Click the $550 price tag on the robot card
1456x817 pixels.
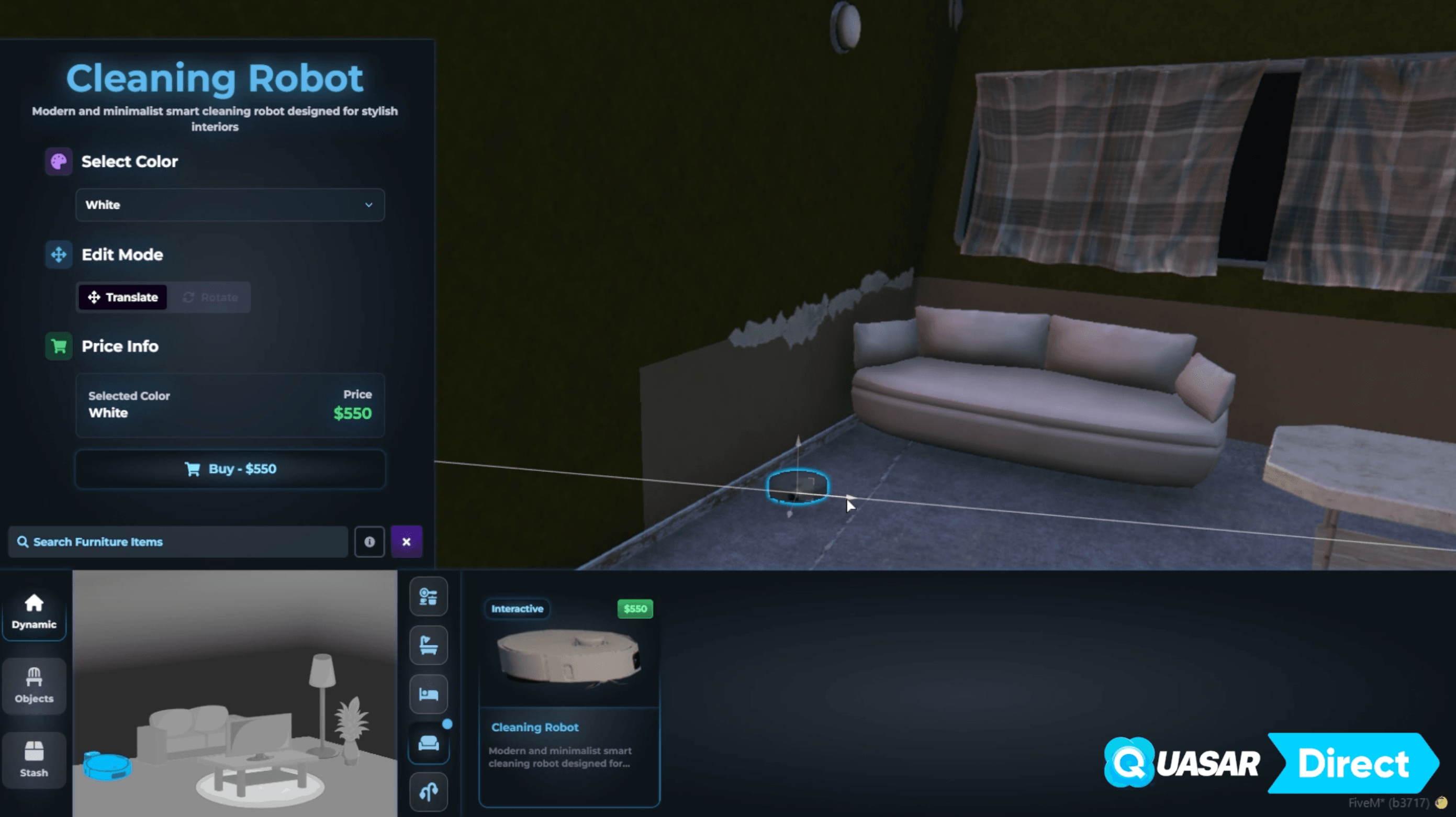pos(634,609)
